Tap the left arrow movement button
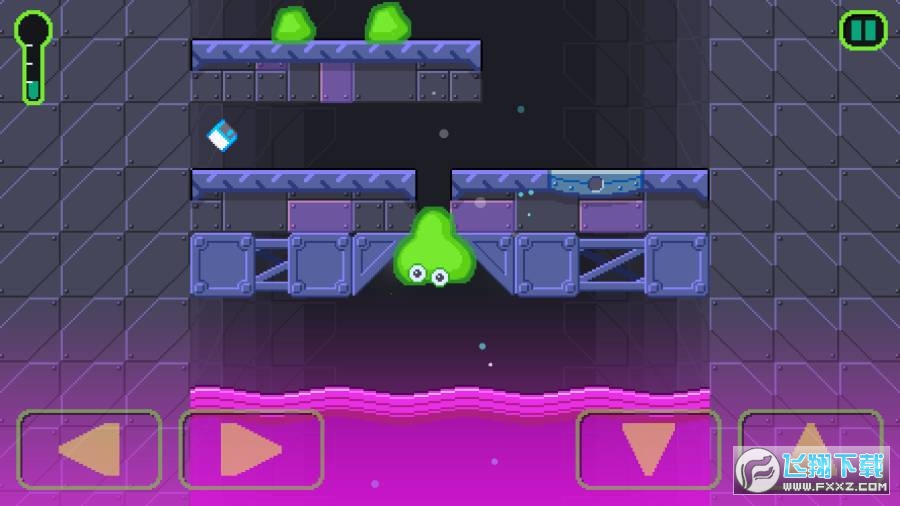 pyautogui.click(x=90, y=449)
